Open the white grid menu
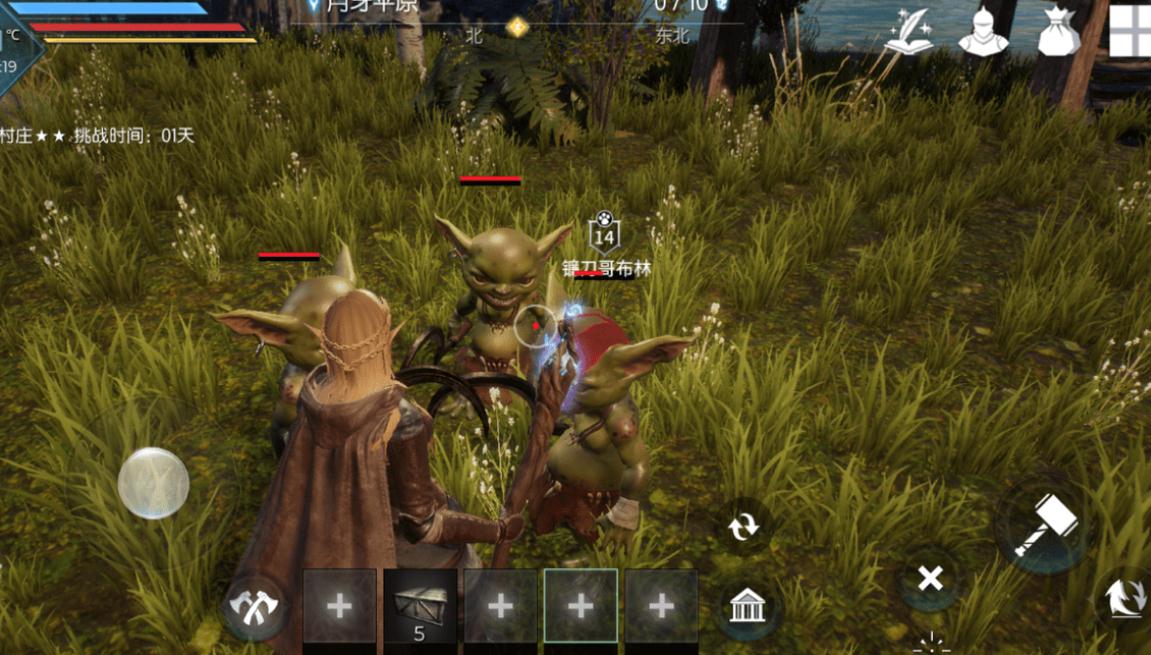The height and width of the screenshot is (655, 1151). pos(1131,30)
